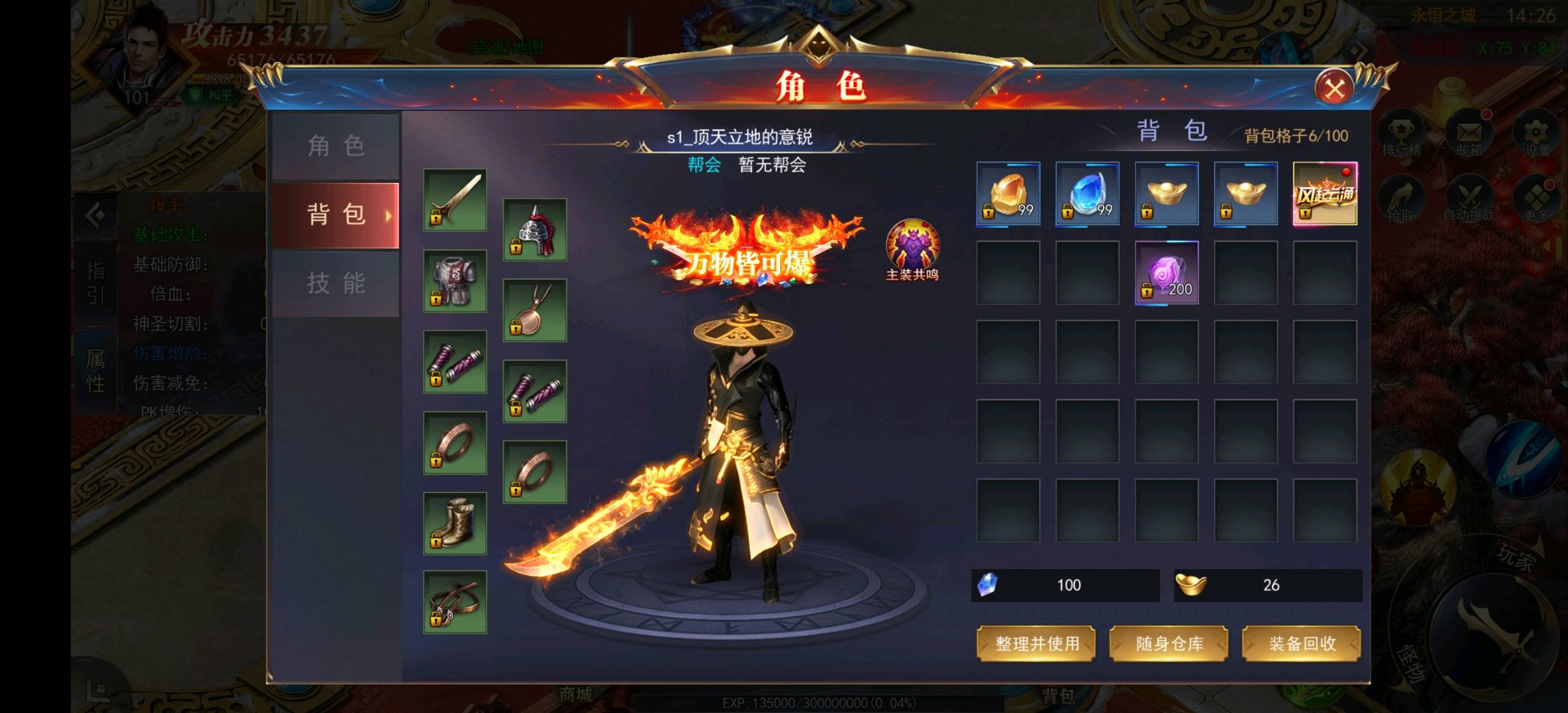Select the orange gem stack in backpack

[x=1008, y=193]
